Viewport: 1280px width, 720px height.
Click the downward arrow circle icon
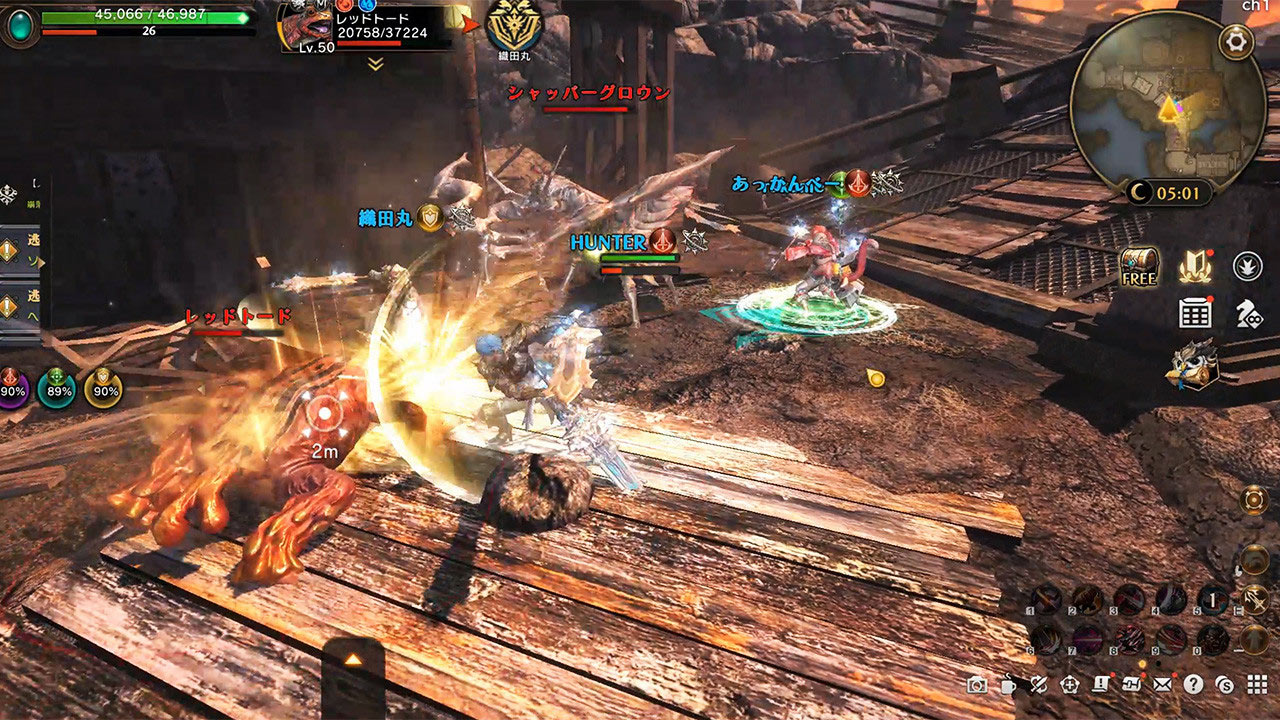tap(1247, 266)
